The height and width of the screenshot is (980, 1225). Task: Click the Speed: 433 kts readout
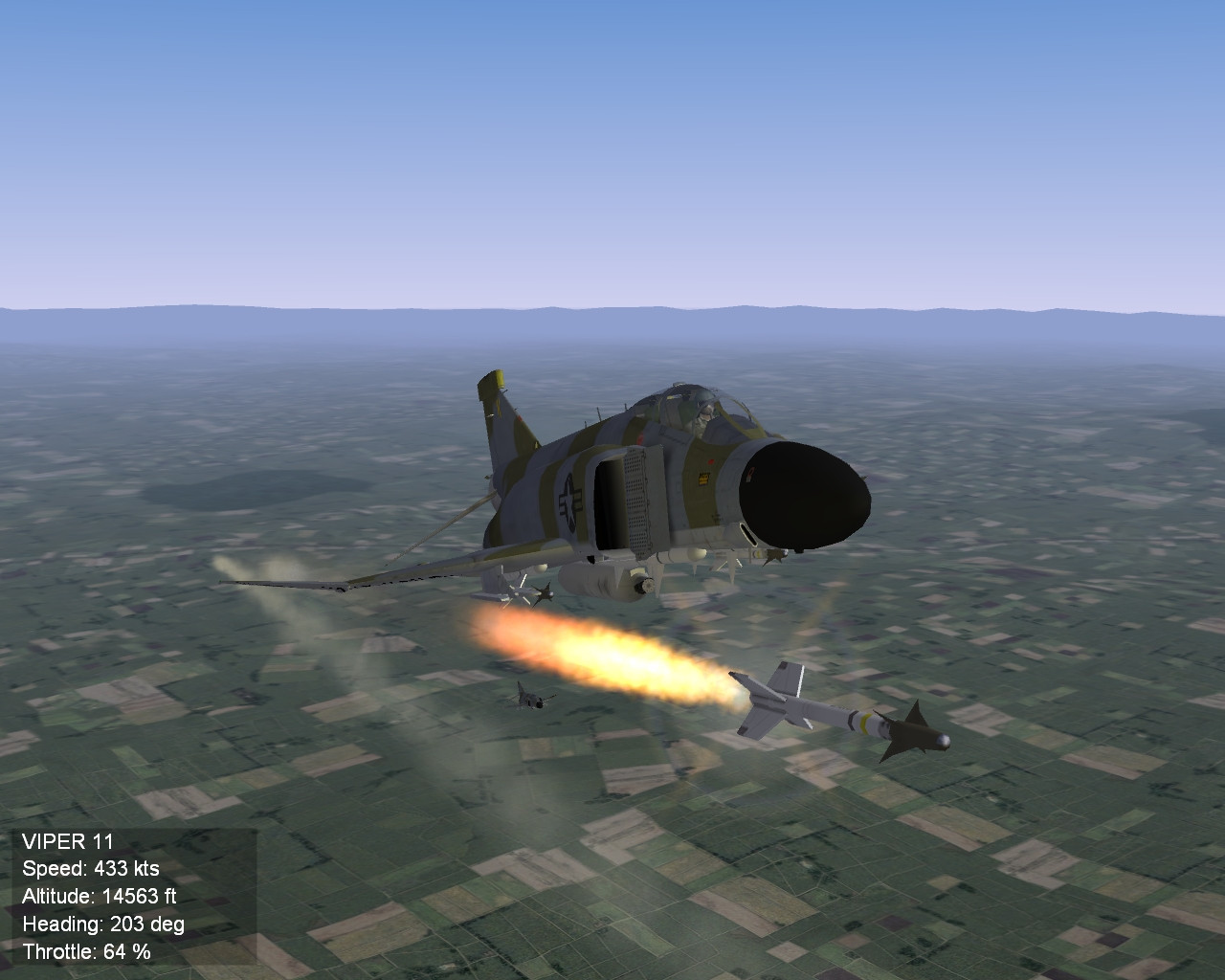[91, 870]
